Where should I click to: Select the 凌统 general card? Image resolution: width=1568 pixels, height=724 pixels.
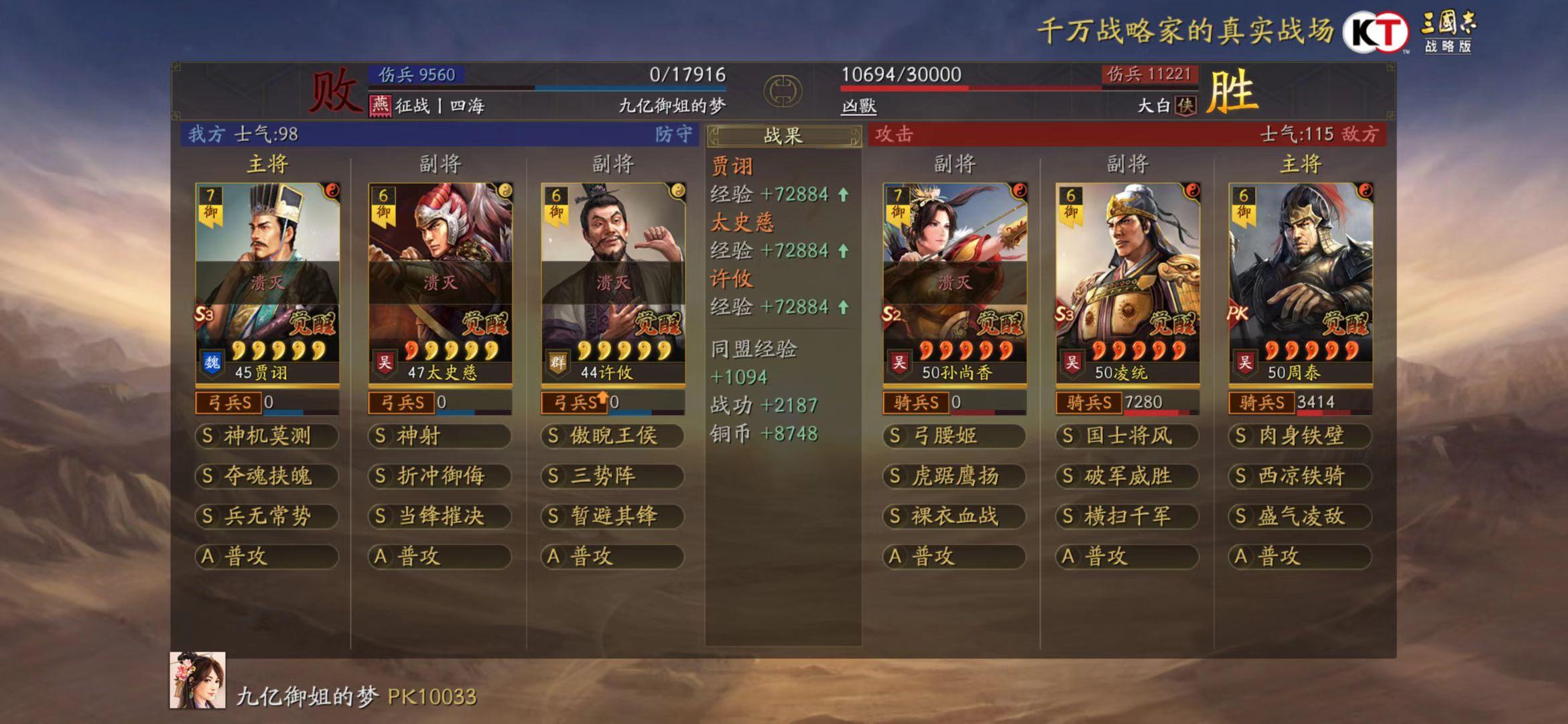point(1127,282)
